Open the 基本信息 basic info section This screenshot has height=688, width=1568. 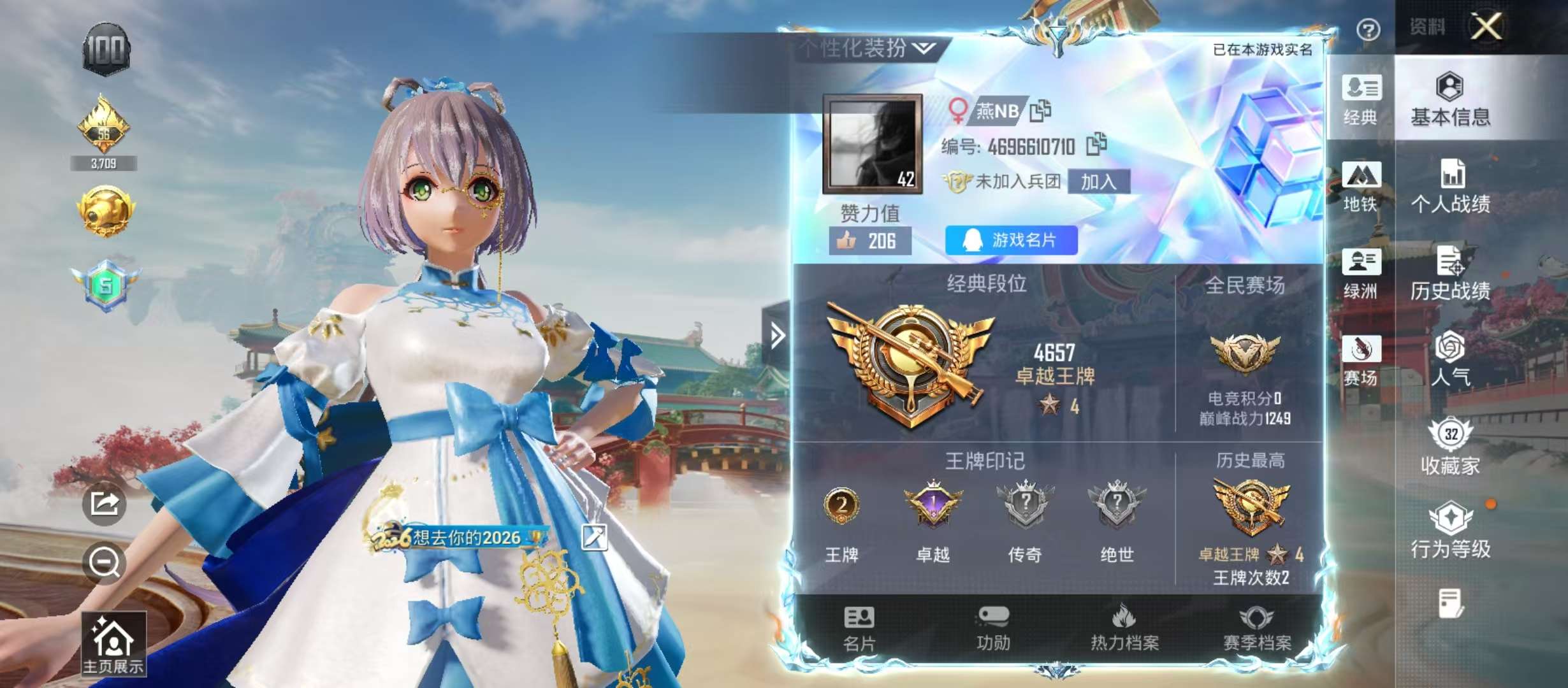pyautogui.click(x=1450, y=99)
